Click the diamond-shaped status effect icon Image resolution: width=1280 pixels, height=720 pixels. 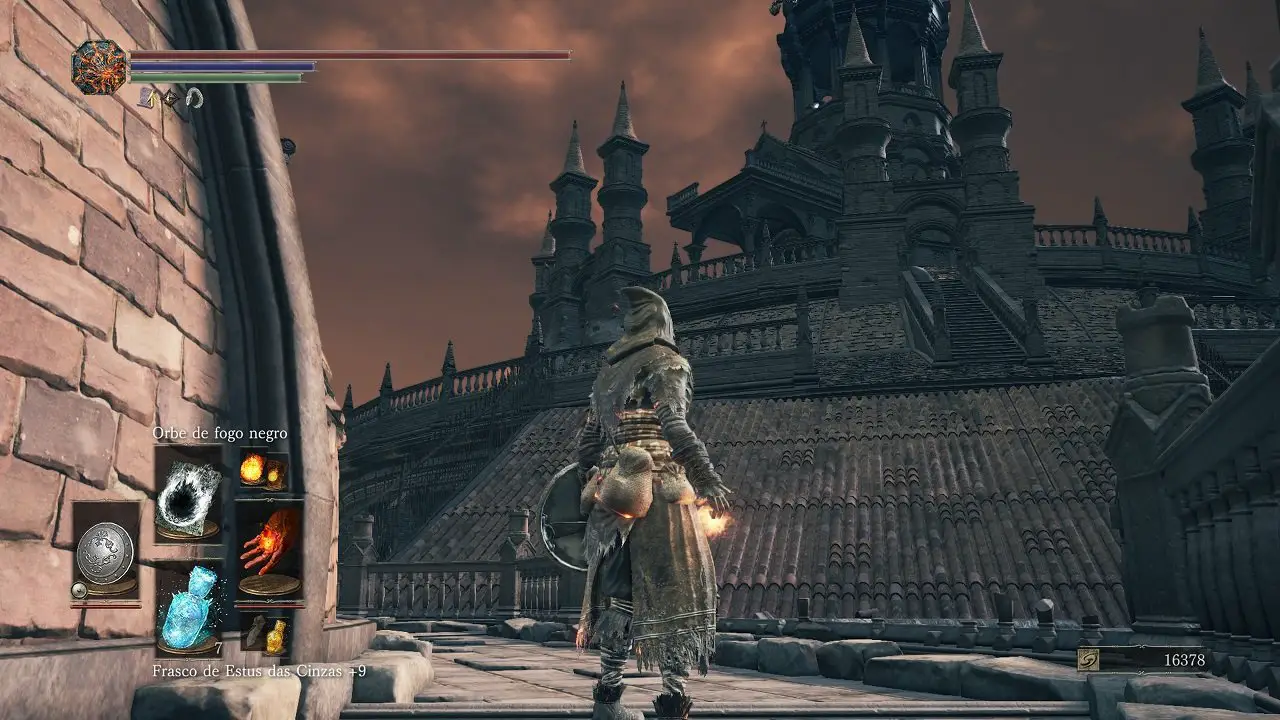[170, 97]
